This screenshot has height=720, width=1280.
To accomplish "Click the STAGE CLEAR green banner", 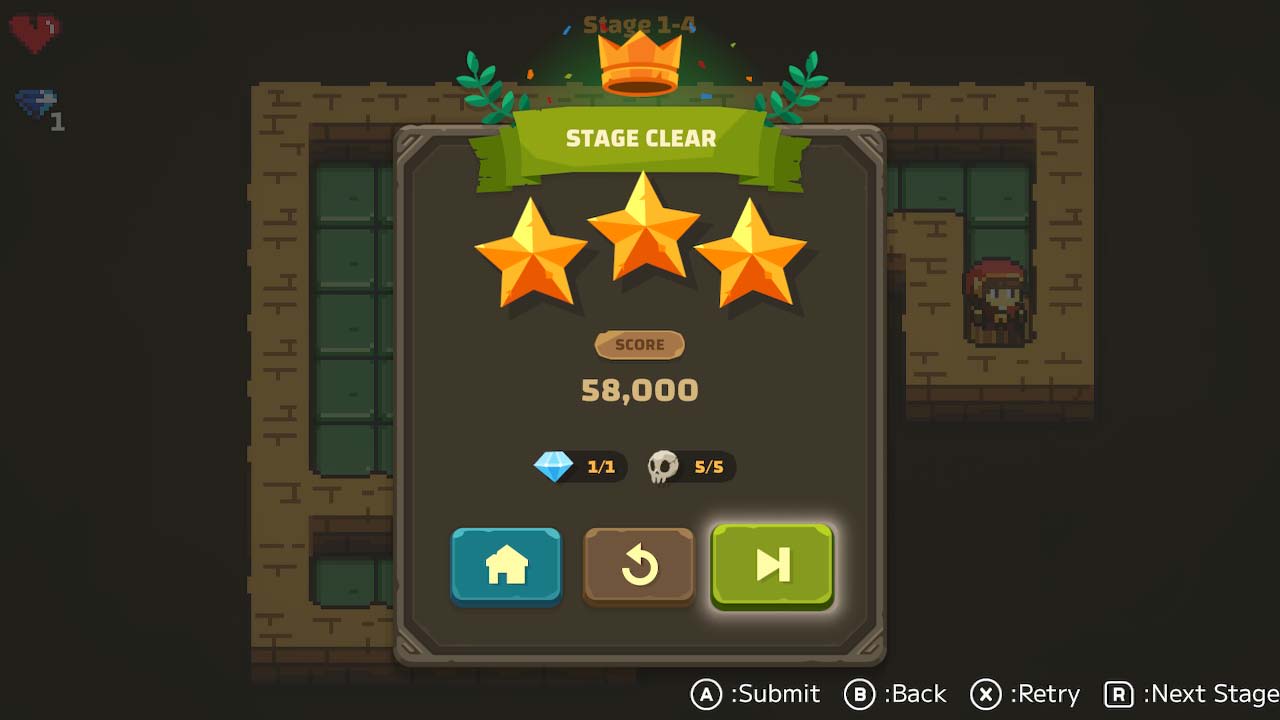I will pyautogui.click(x=641, y=138).
